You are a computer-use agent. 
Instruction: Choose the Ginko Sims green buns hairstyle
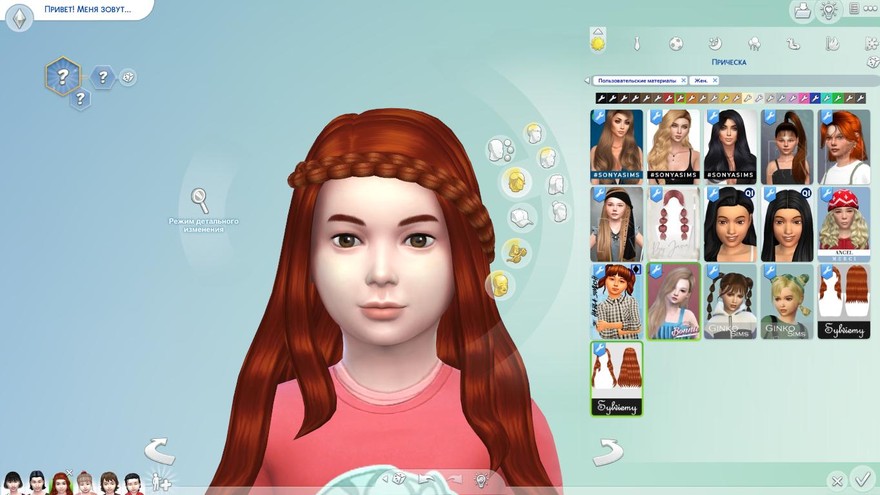pos(787,301)
